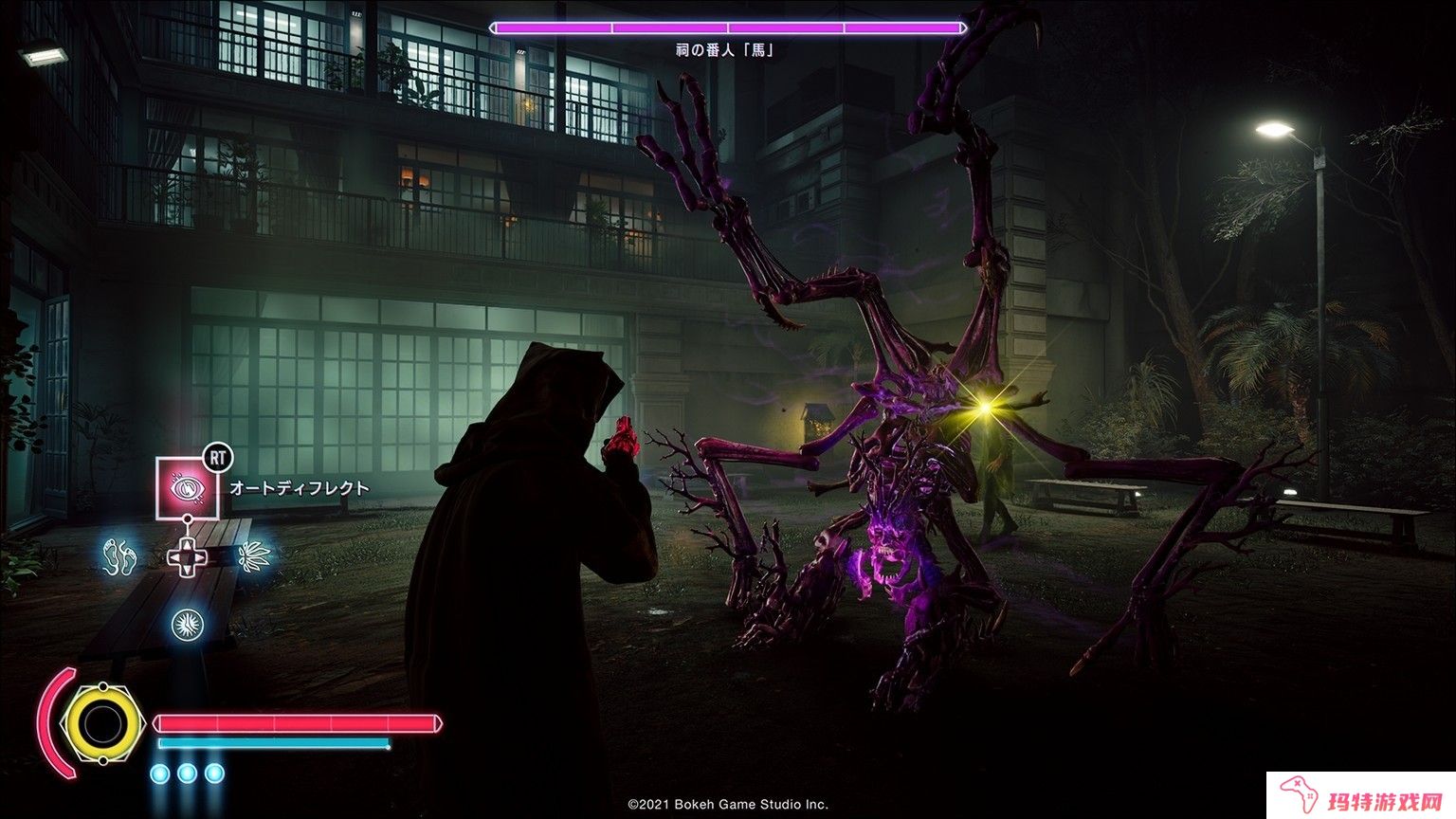Select the Auto Deflect eye ability
The width and height of the screenshot is (1456, 819).
point(187,487)
